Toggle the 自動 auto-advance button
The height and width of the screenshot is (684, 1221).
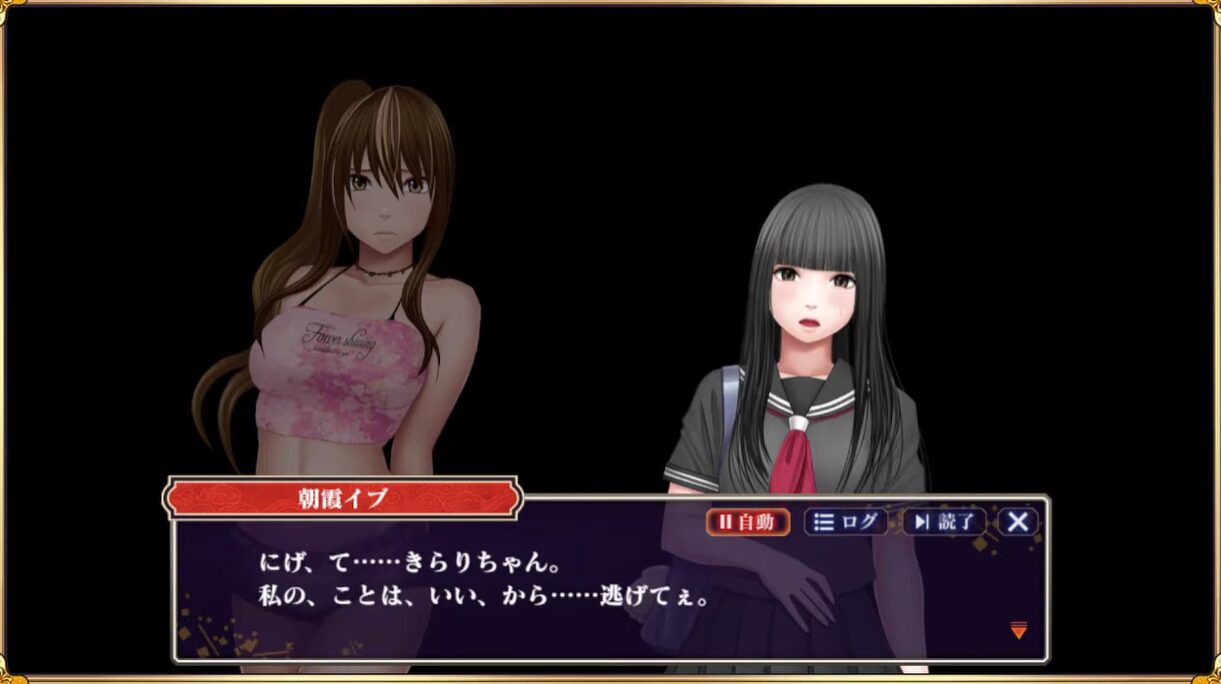click(x=748, y=522)
